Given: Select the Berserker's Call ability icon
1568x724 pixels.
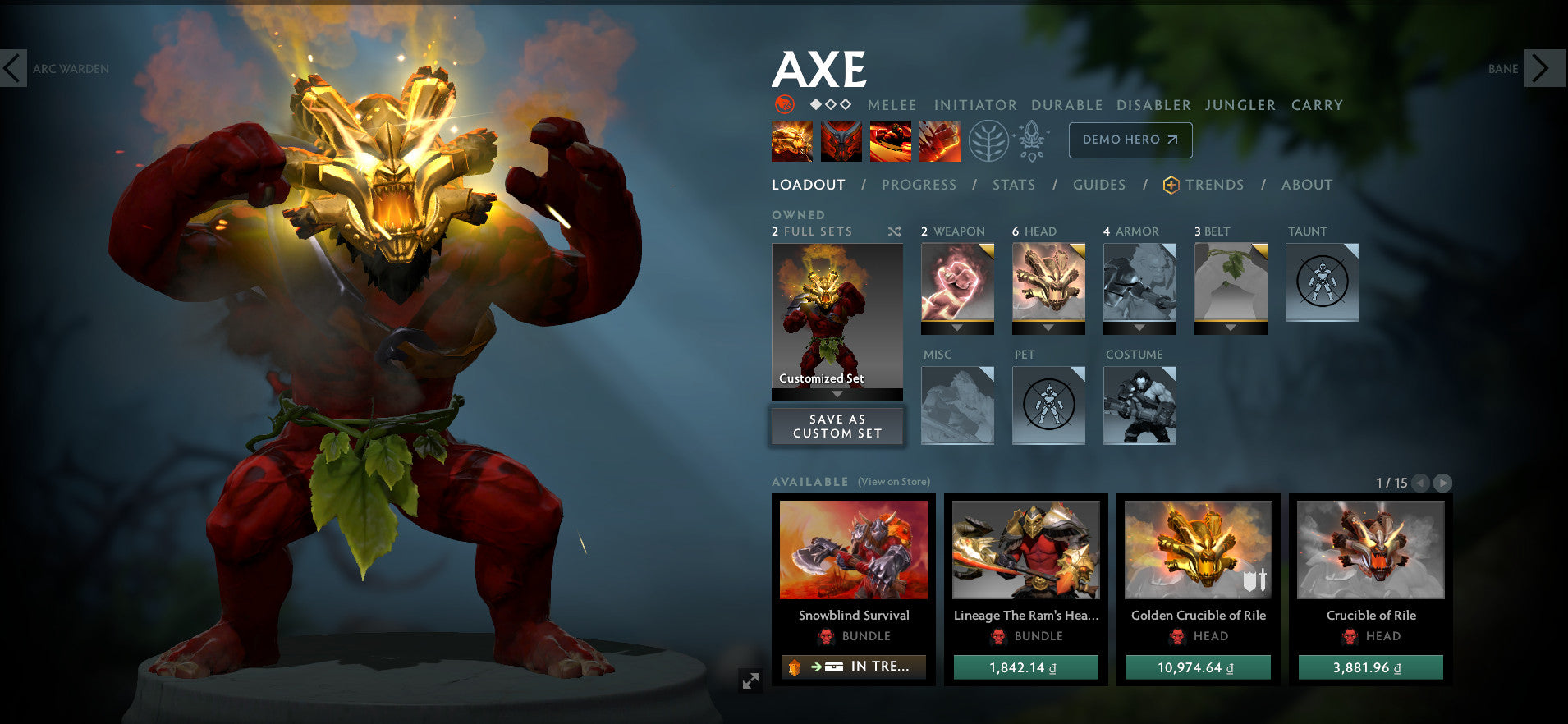Looking at the screenshot, I should pyautogui.click(x=791, y=140).
